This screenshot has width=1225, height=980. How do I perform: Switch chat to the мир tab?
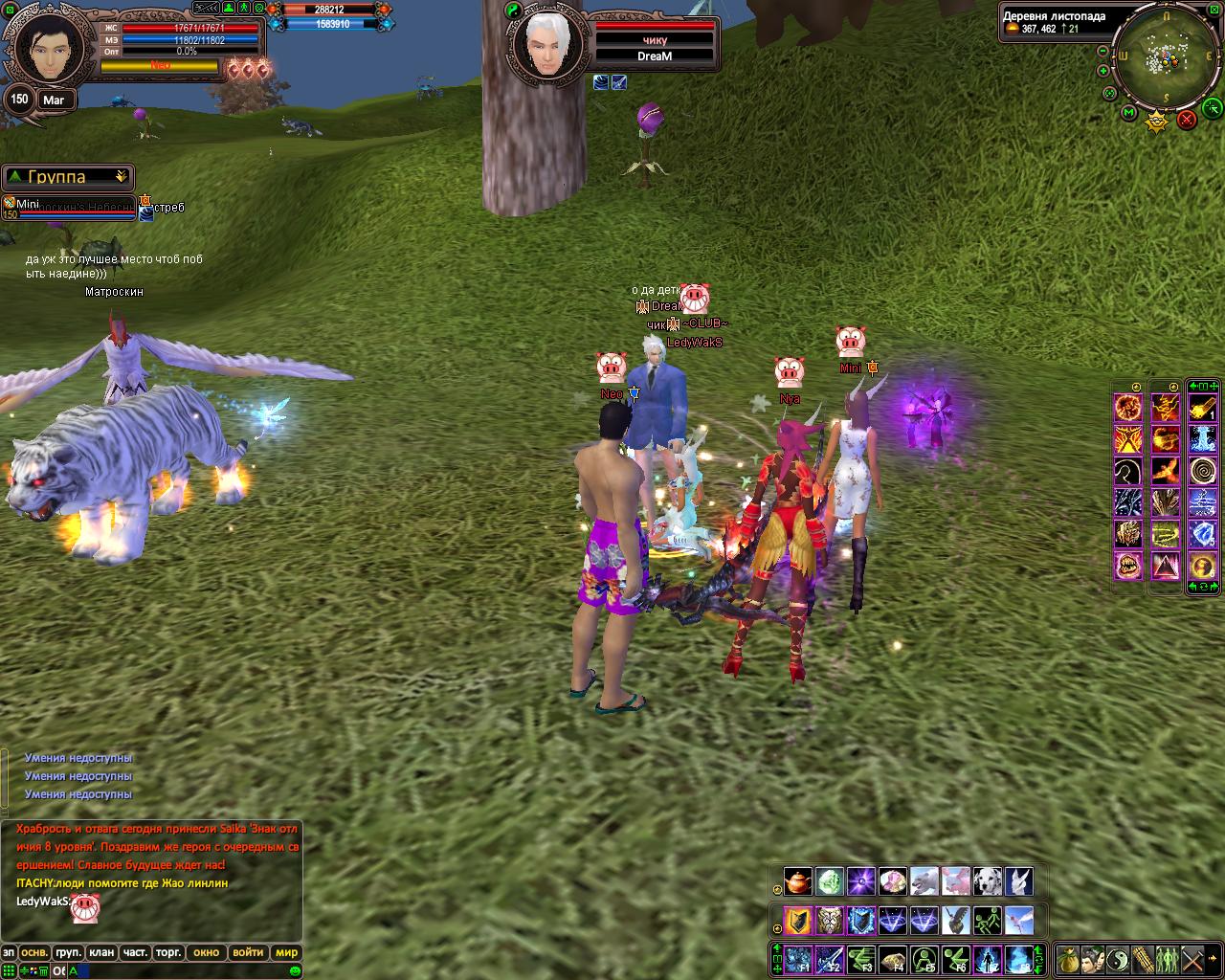tap(286, 952)
